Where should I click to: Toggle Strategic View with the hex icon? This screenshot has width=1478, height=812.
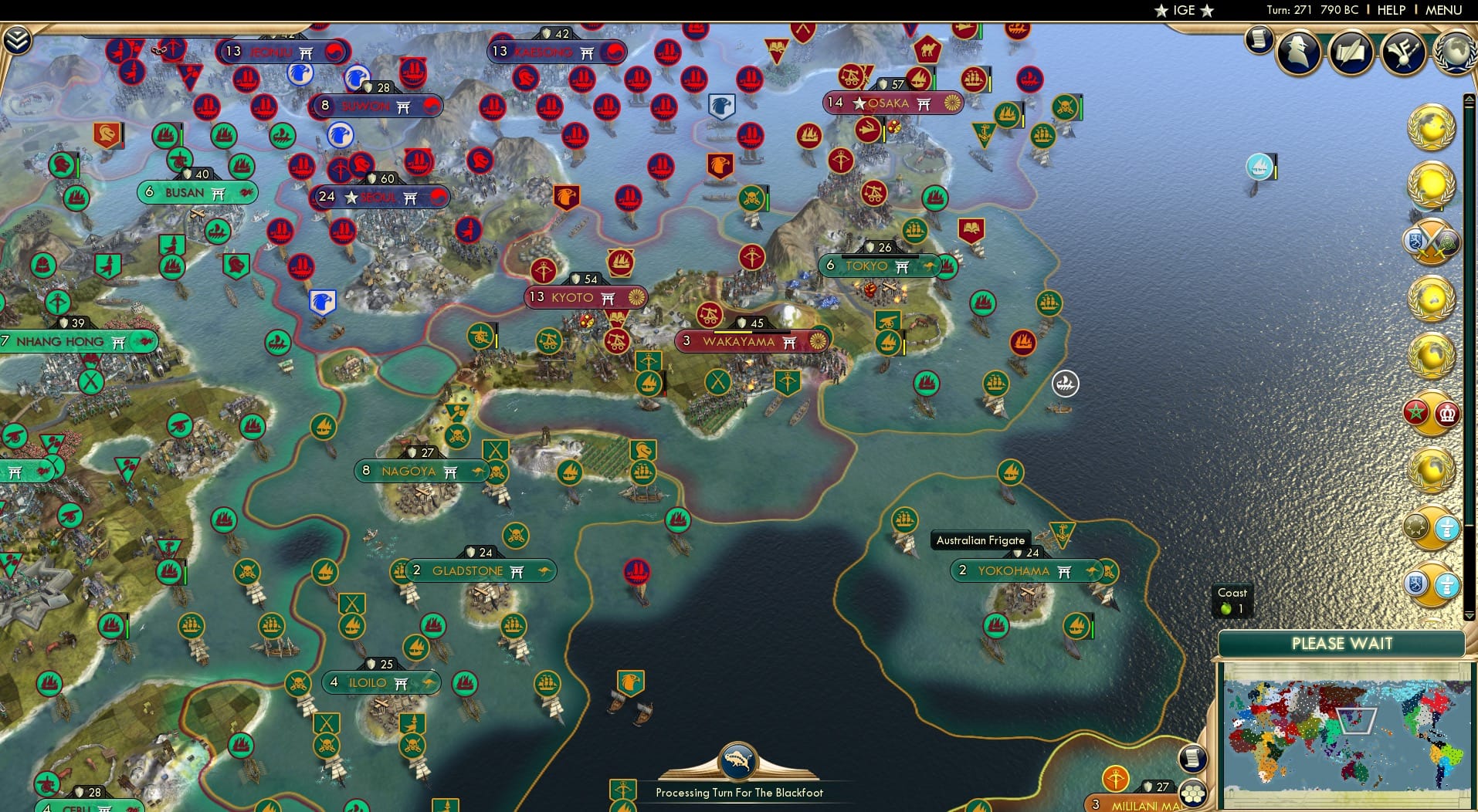(x=1192, y=792)
